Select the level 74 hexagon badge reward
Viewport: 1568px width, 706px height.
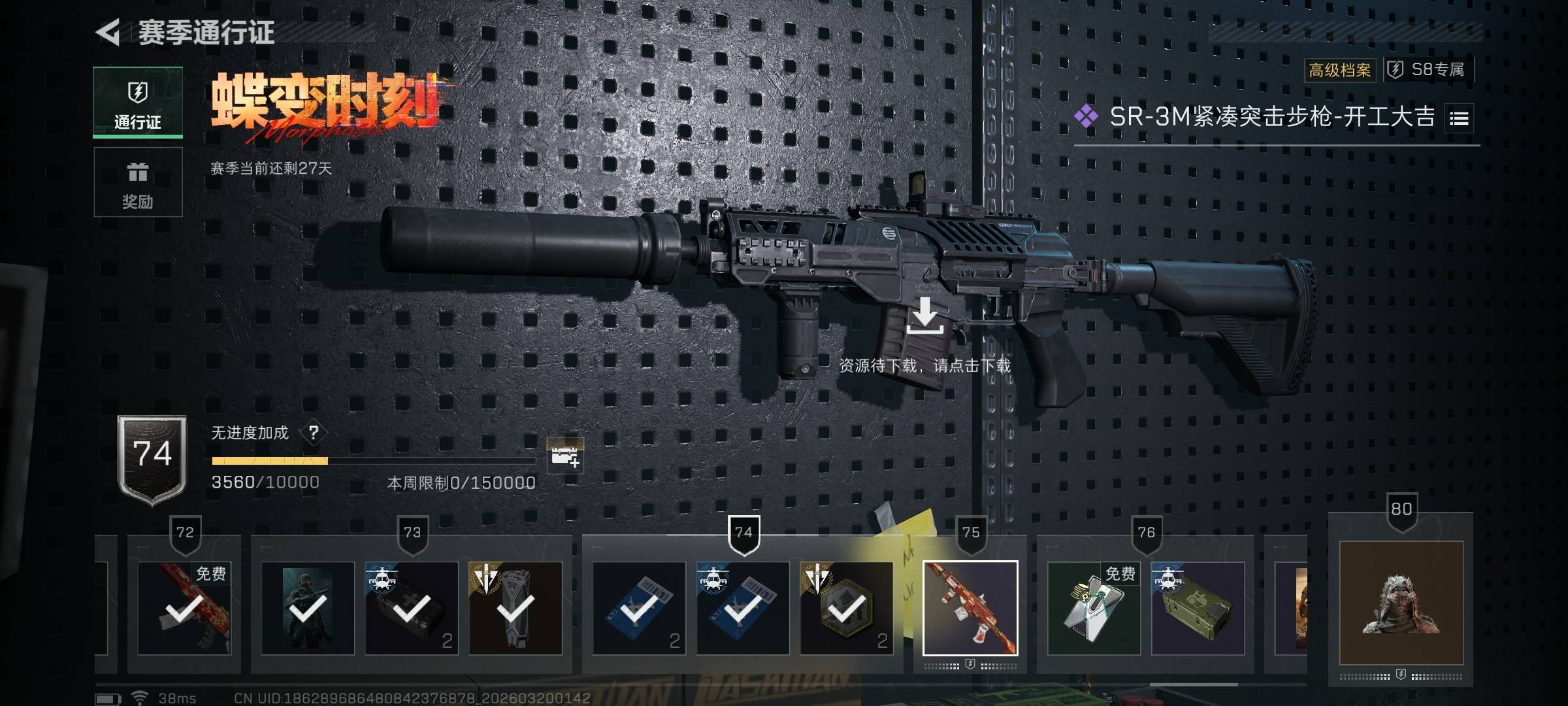847,609
